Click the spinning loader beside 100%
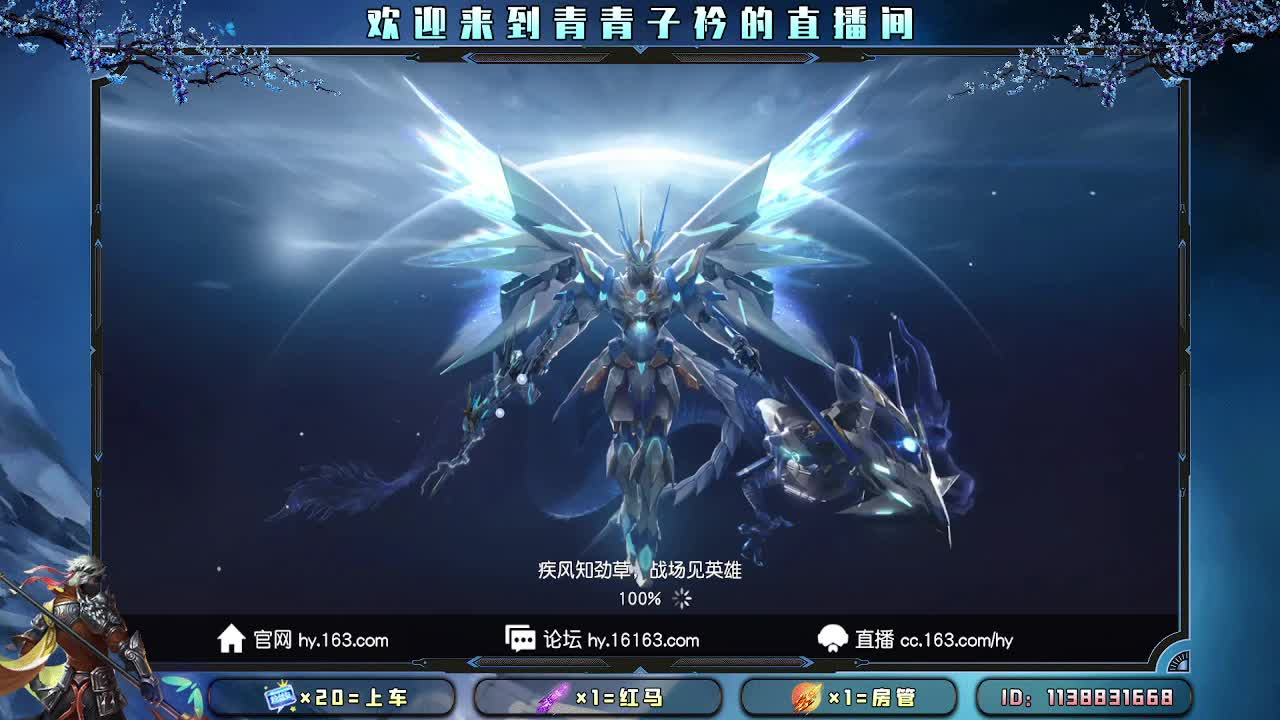The width and height of the screenshot is (1280, 720). 682,598
